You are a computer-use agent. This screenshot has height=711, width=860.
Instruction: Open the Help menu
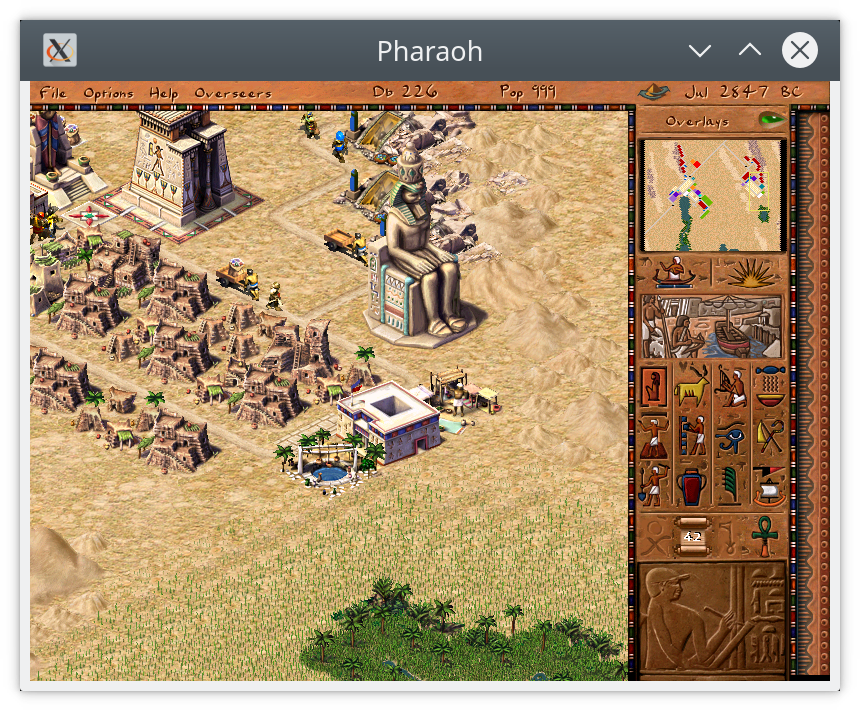pos(164,93)
